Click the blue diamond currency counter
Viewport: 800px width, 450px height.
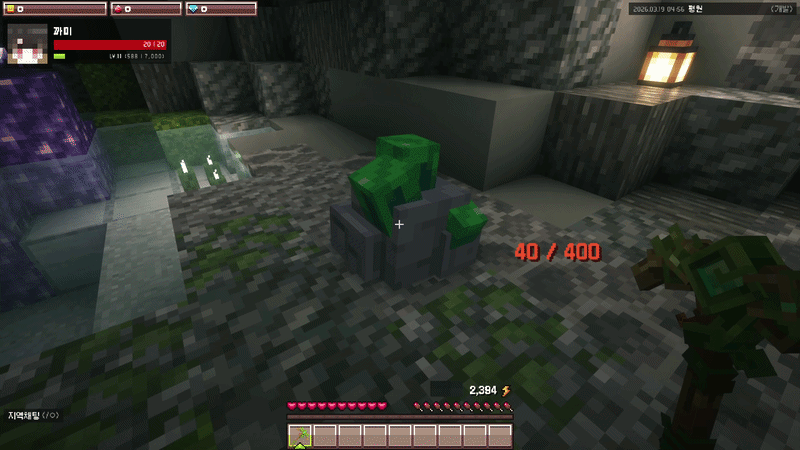tap(221, 9)
